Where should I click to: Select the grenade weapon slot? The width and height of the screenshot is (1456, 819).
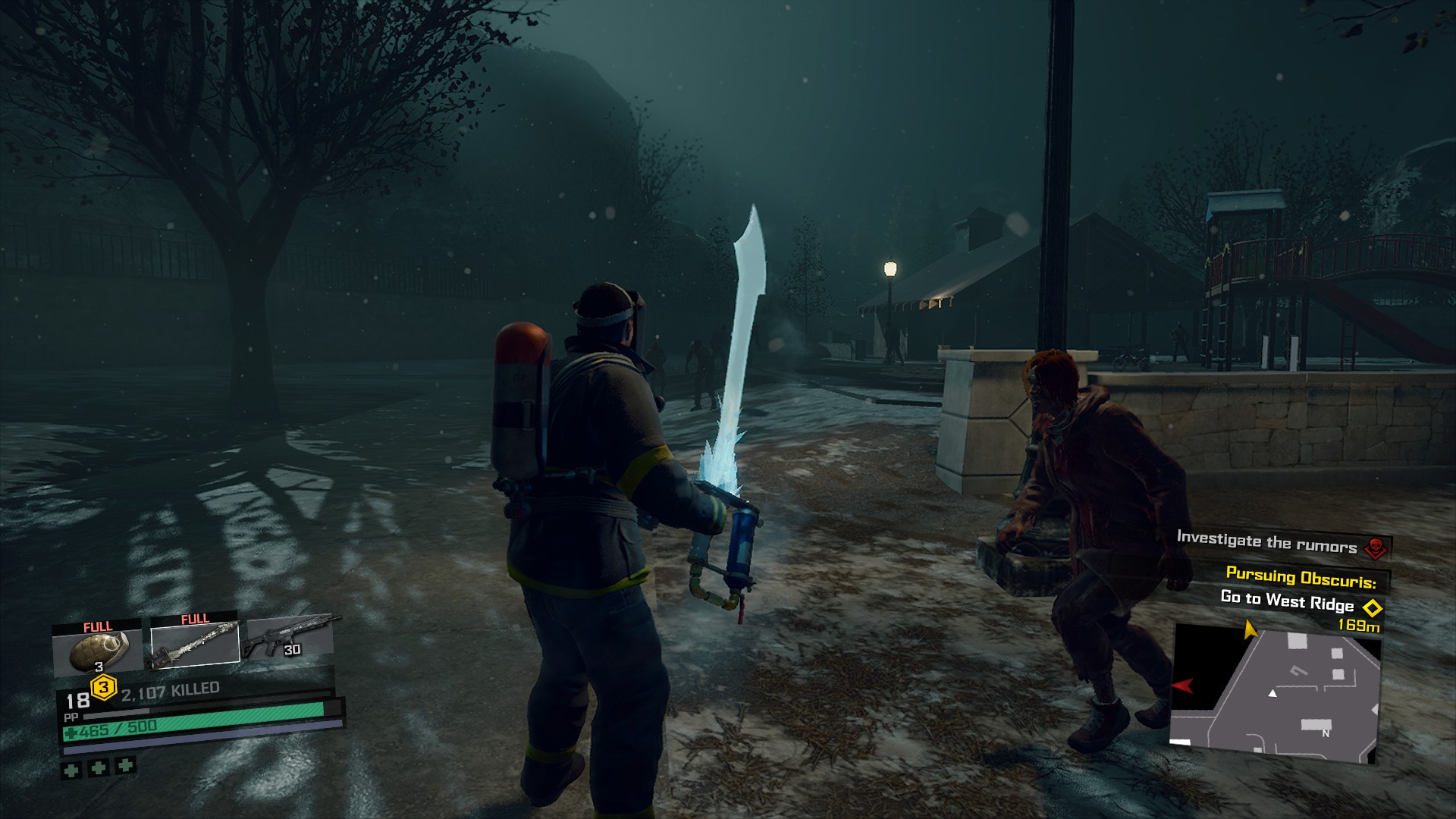coord(97,649)
